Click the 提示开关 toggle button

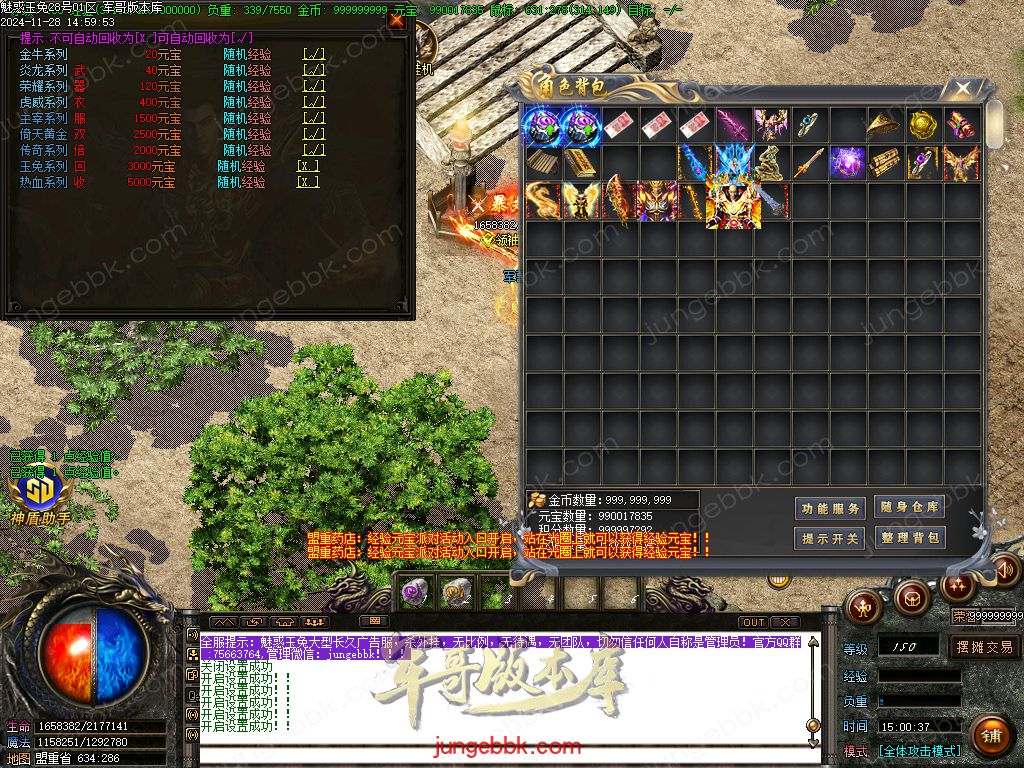pyautogui.click(x=830, y=538)
